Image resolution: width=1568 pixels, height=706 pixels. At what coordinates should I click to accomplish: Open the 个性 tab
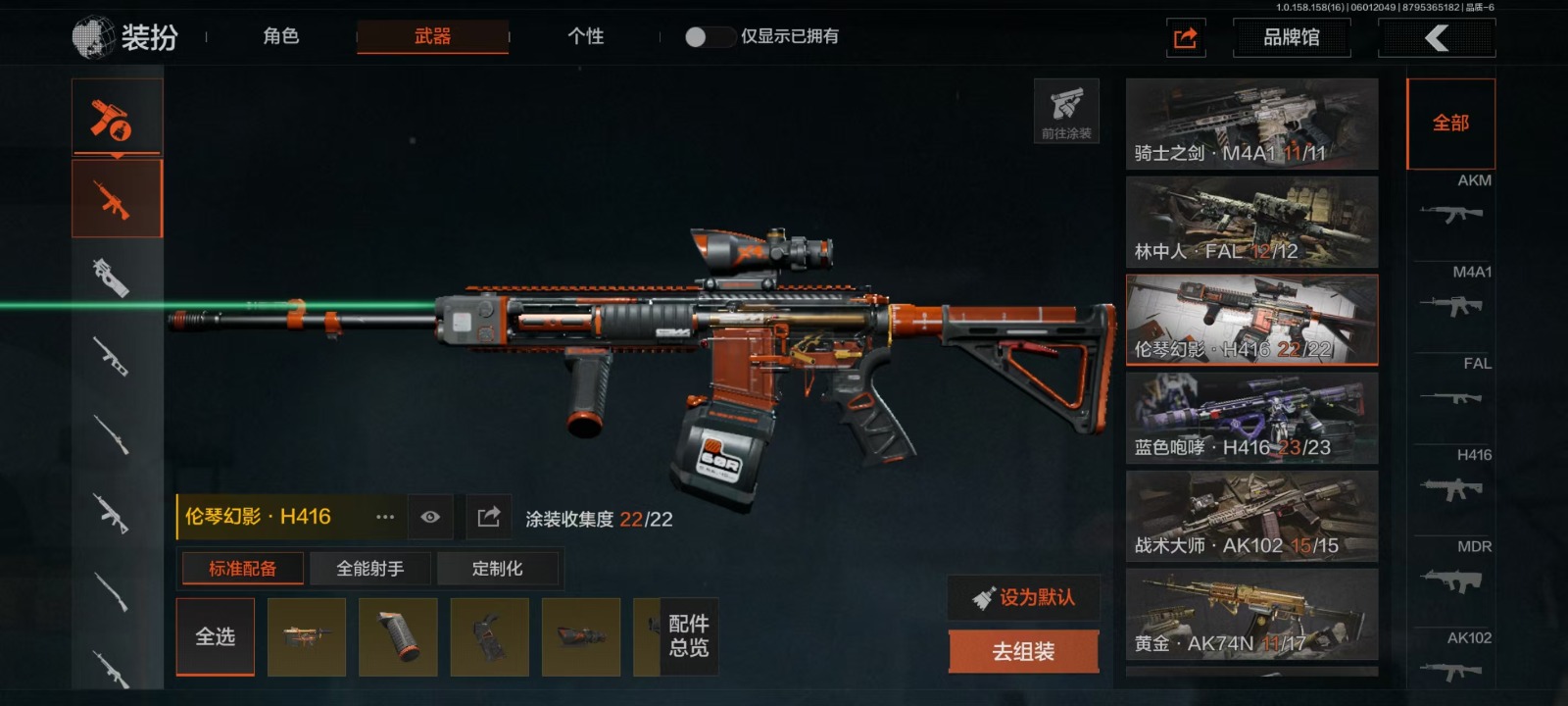585,37
